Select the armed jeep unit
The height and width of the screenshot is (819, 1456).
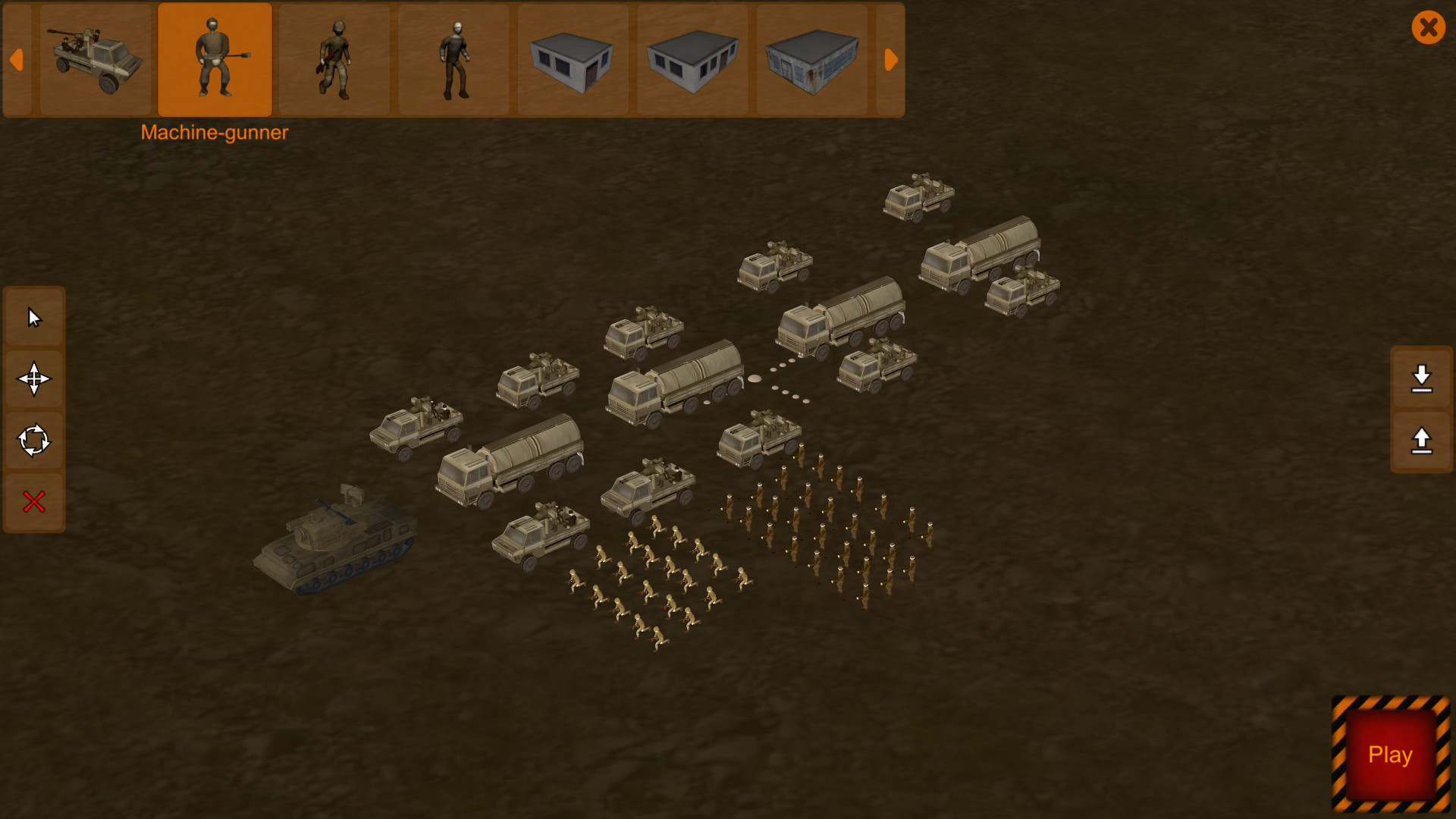point(96,60)
